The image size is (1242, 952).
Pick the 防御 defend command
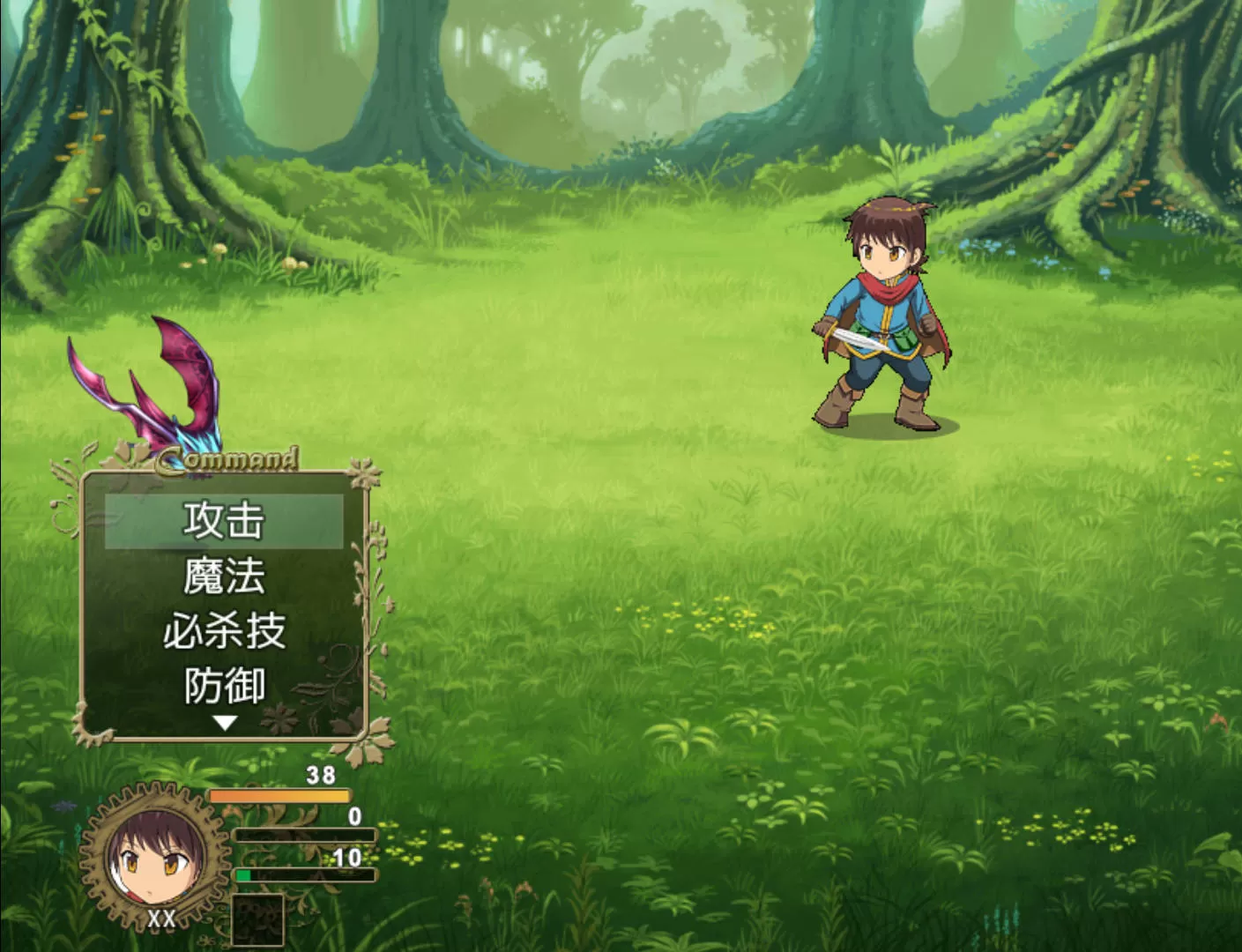(x=224, y=686)
